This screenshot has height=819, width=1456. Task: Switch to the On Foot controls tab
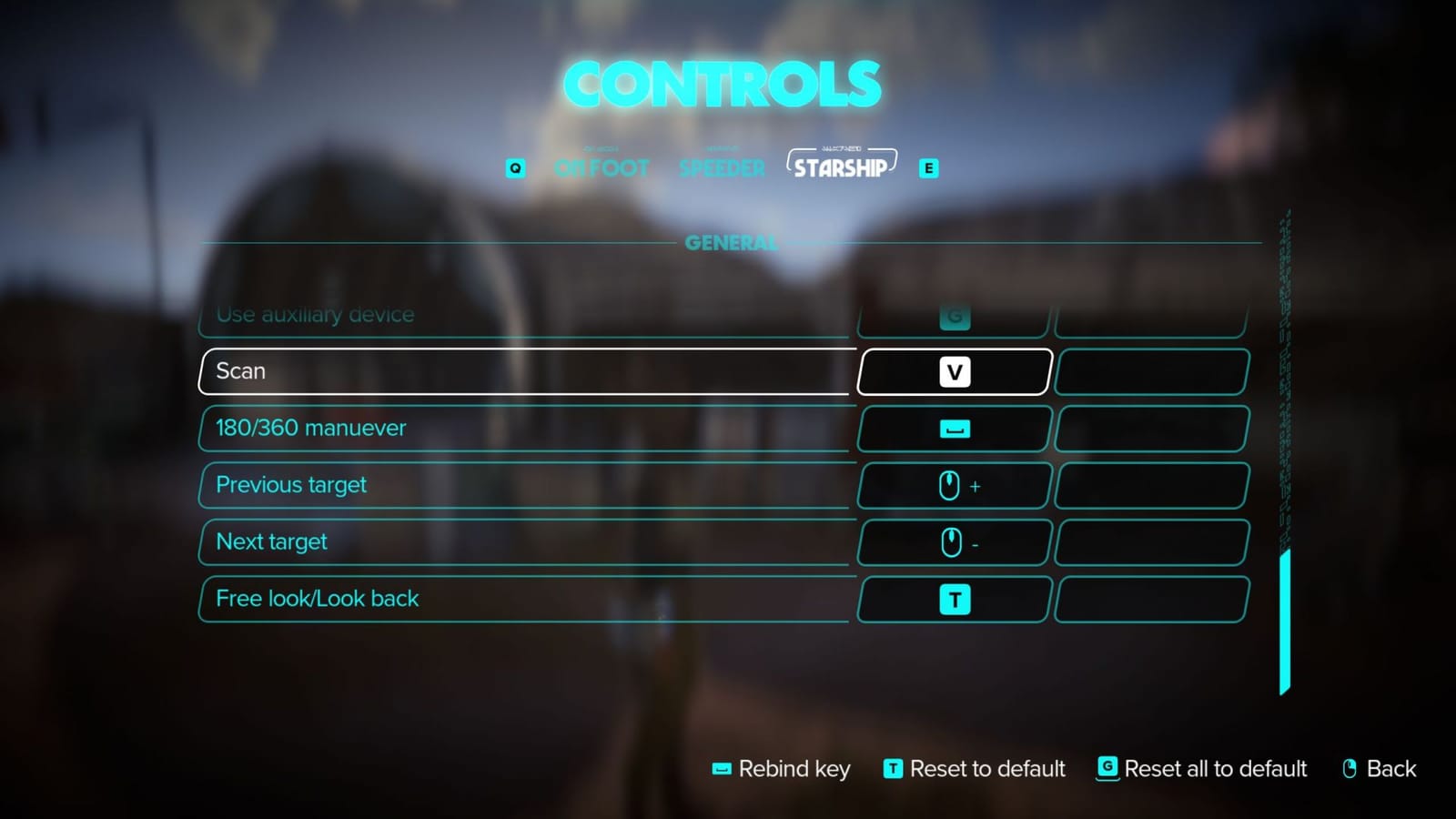(x=602, y=167)
